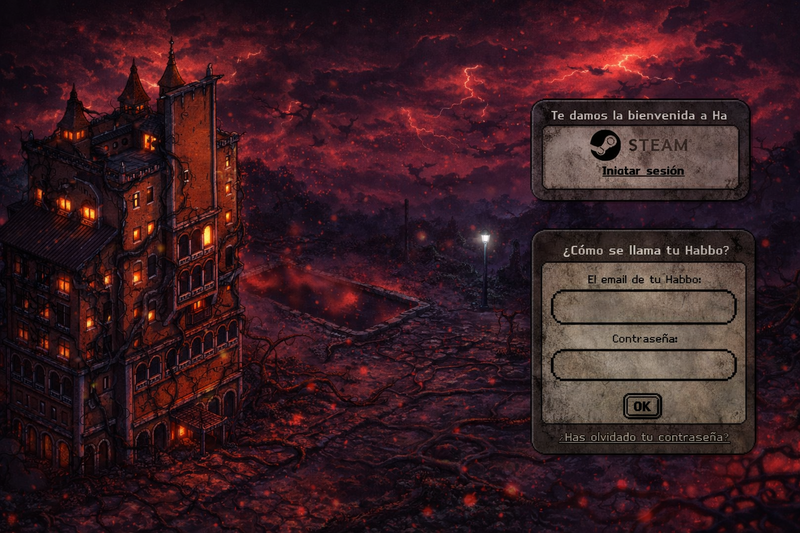Click the Steam logo button
Viewport: 800px width, 533px height.
pyautogui.click(x=641, y=146)
